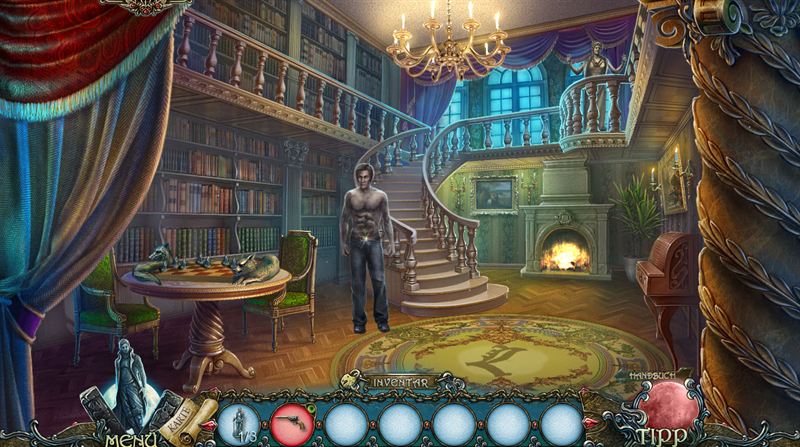Select the revolver inventory item

click(x=292, y=422)
